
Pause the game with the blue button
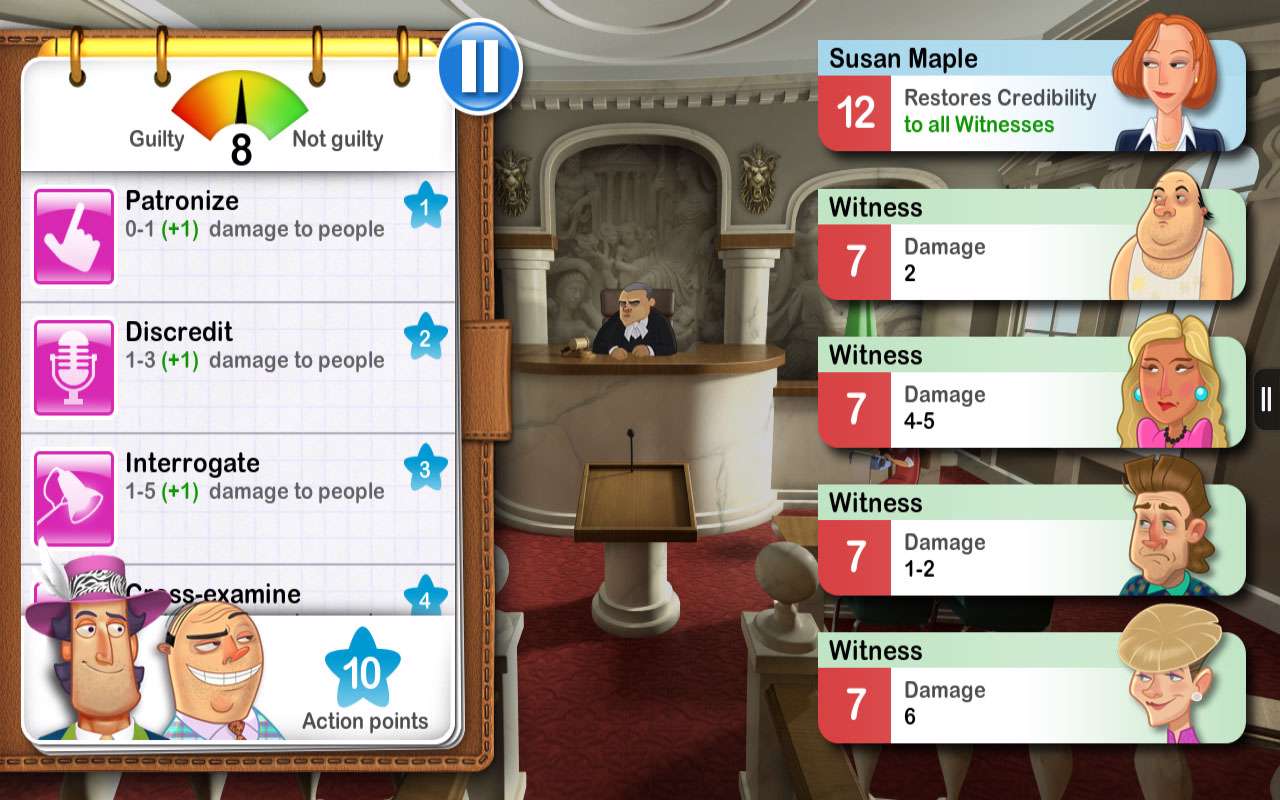(480, 66)
